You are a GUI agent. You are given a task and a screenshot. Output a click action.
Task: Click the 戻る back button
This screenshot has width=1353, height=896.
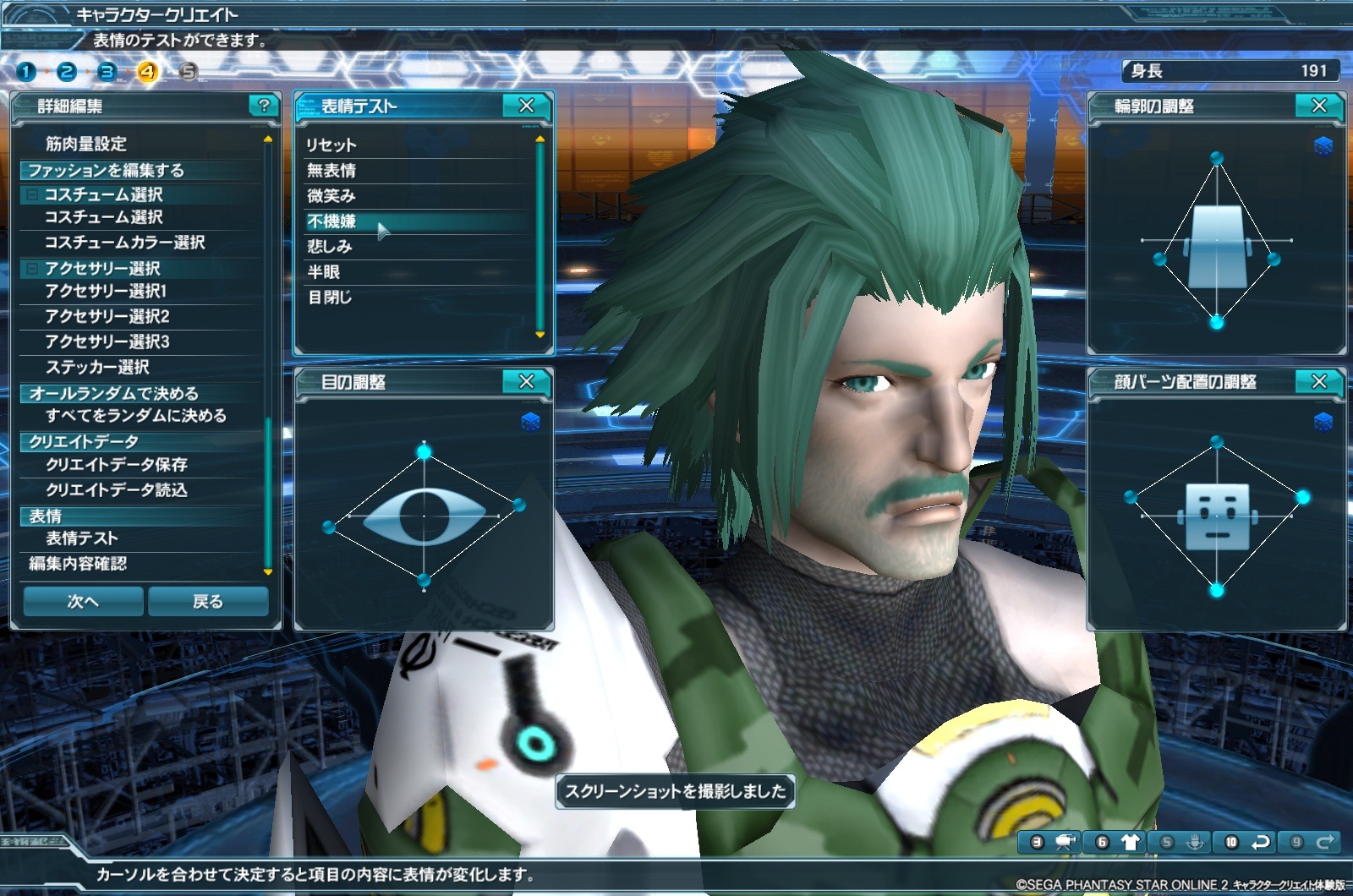pyautogui.click(x=208, y=601)
